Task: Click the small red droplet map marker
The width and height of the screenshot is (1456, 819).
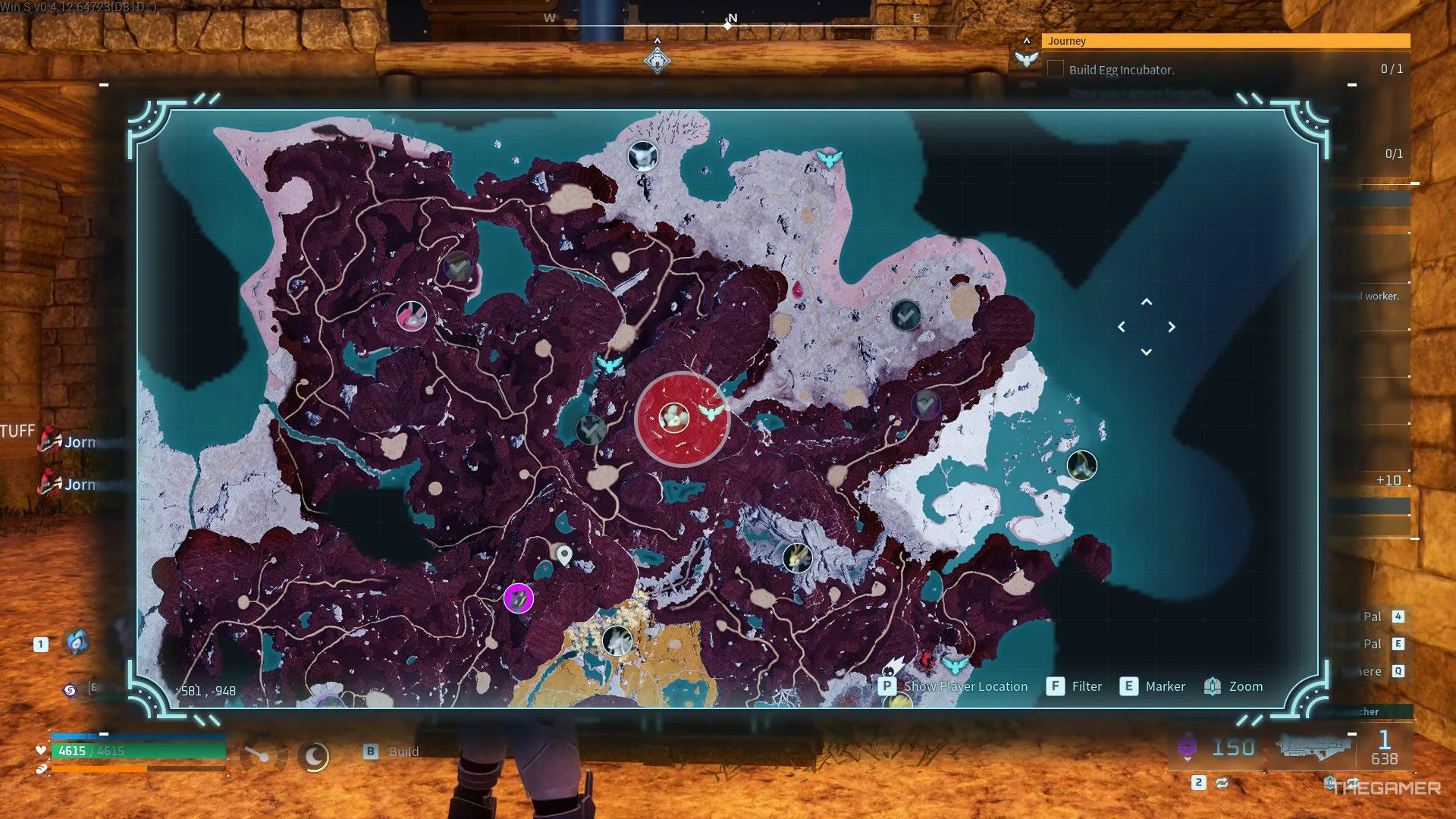Action: (x=798, y=289)
